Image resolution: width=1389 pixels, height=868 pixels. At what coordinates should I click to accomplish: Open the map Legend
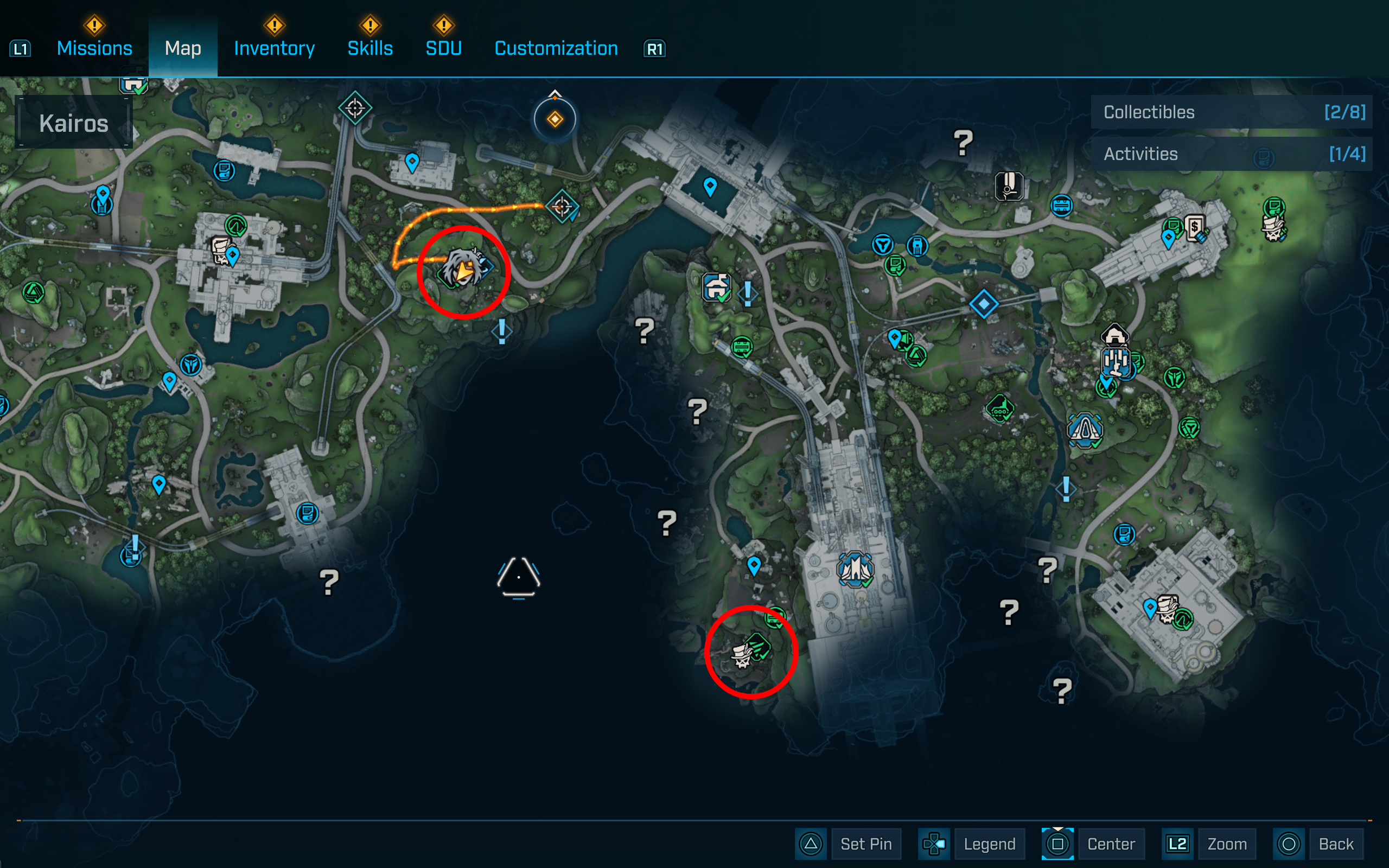click(x=989, y=843)
